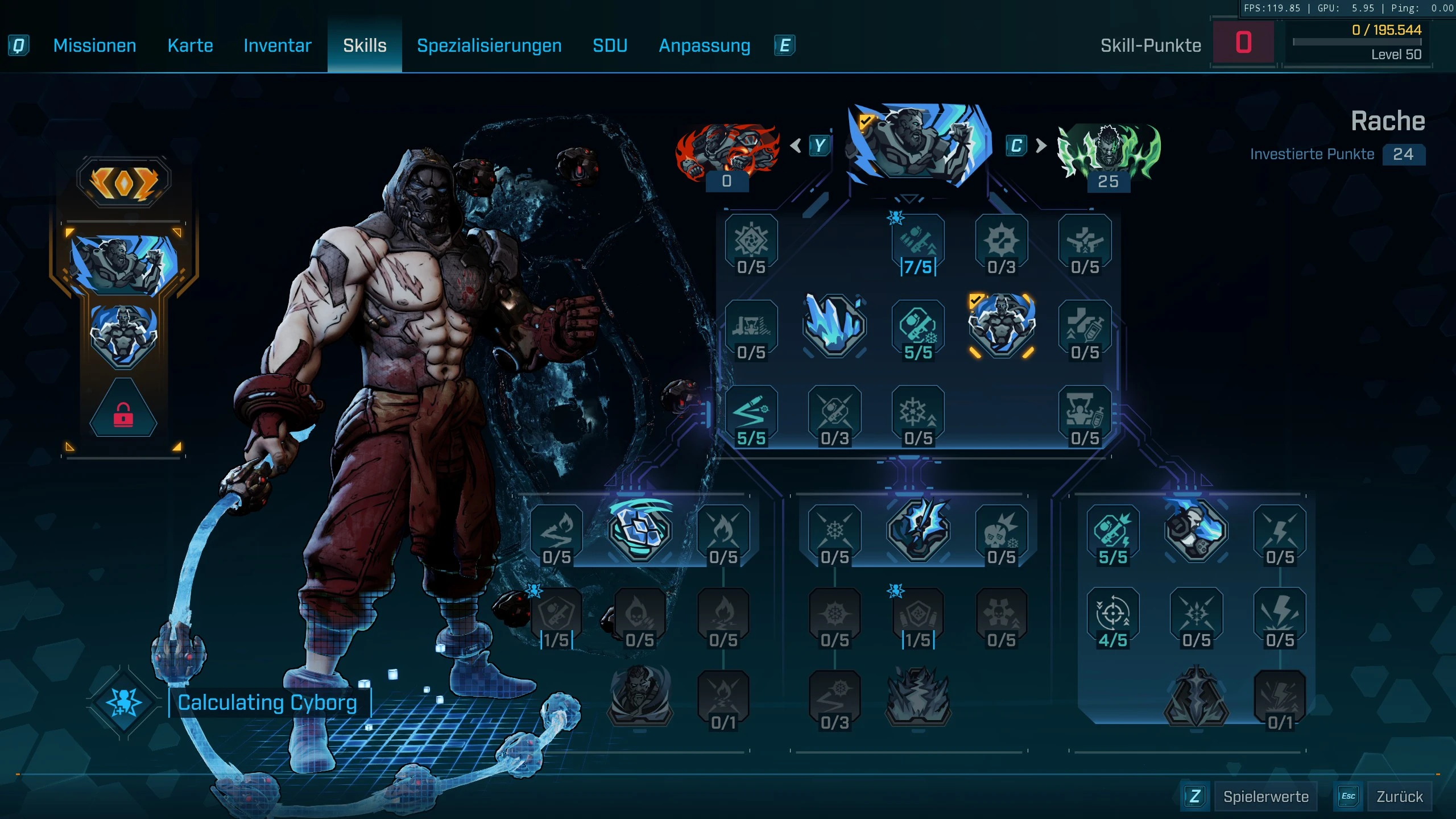Open the Karte tab
1456x819 pixels.
click(x=190, y=45)
